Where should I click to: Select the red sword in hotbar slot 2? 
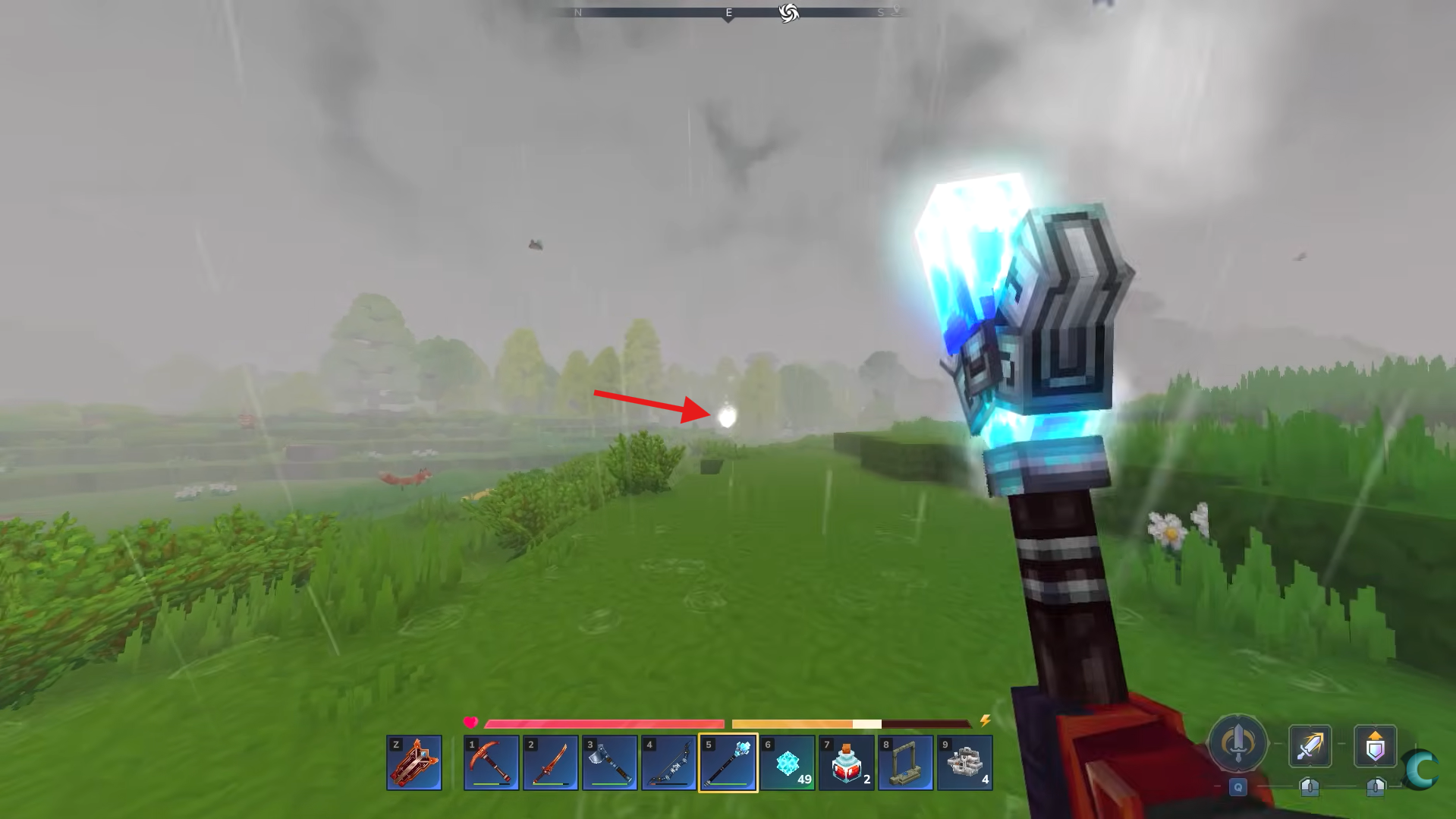[551, 762]
